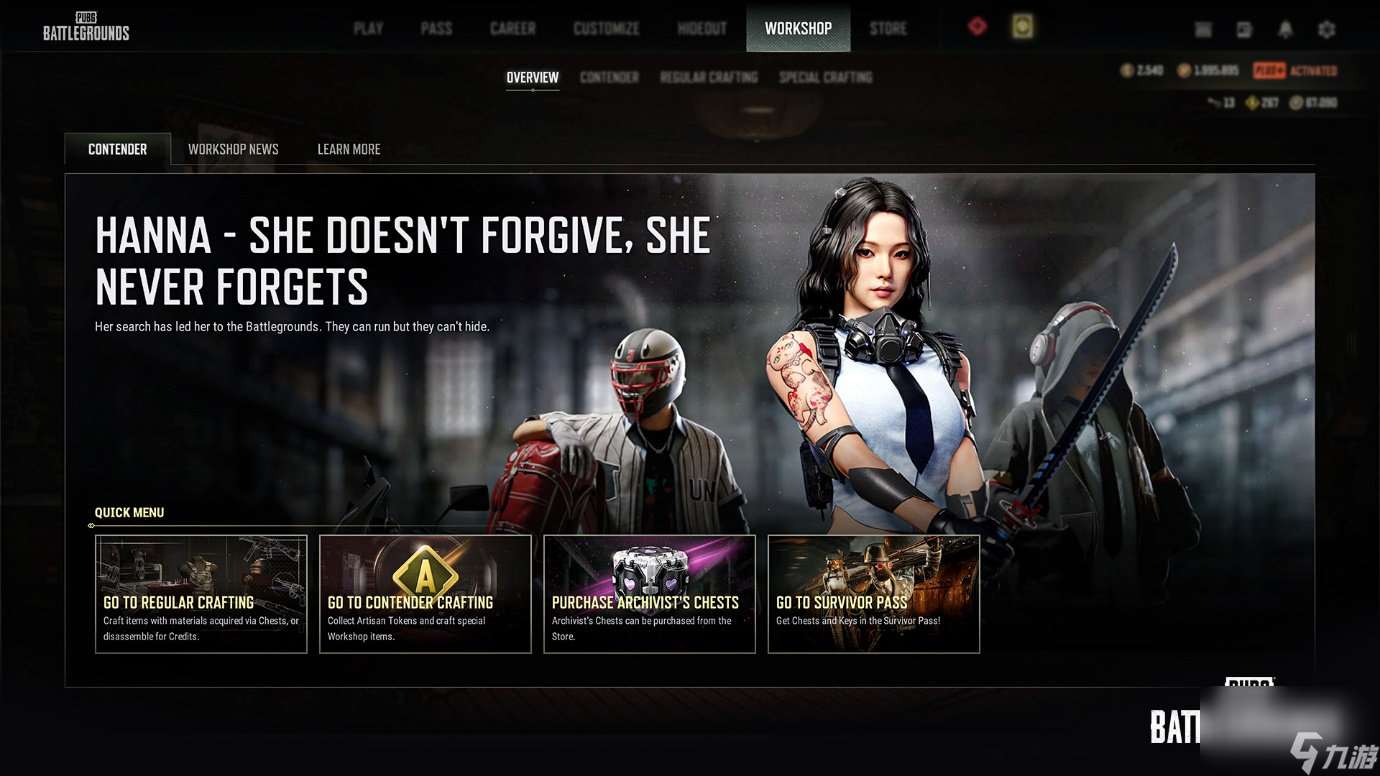Open the HIDEOUT menu item

pyautogui.click(x=701, y=28)
